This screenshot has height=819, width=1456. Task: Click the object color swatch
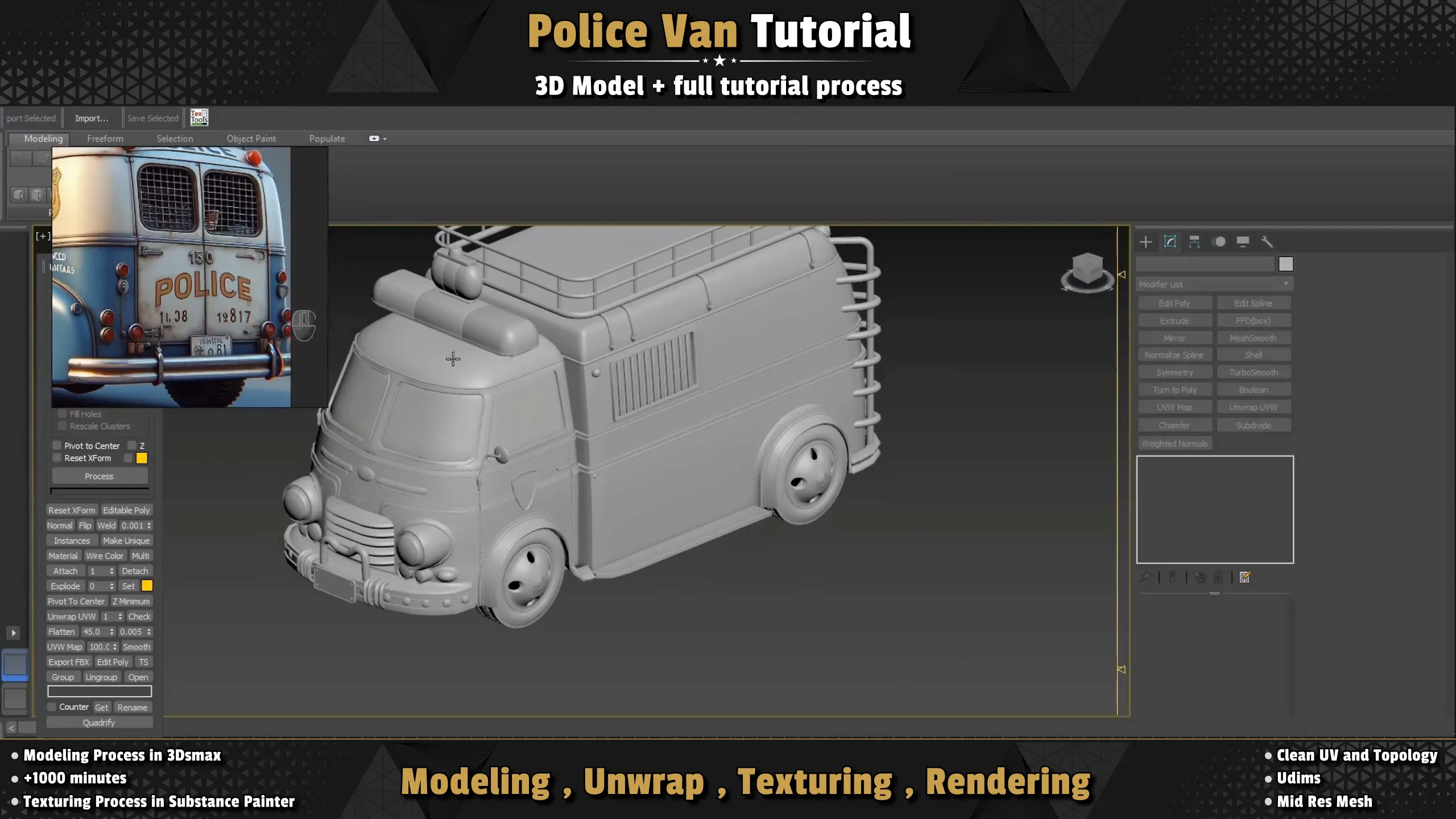1287,263
